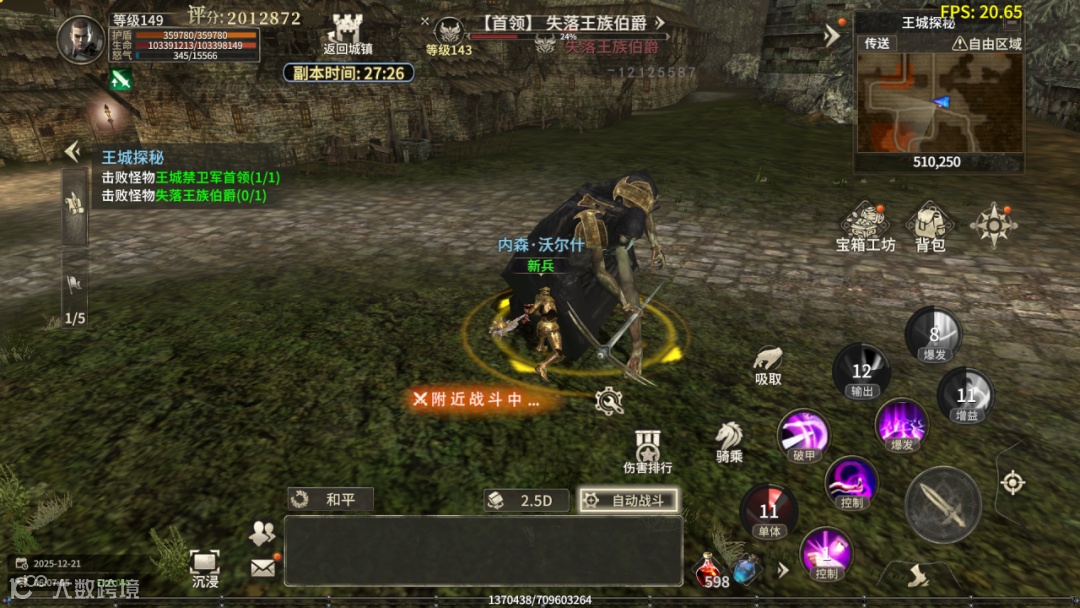This screenshot has width=1080, height=608.
Task: Switch the 2.5D camera view mode
Action: (x=526, y=500)
